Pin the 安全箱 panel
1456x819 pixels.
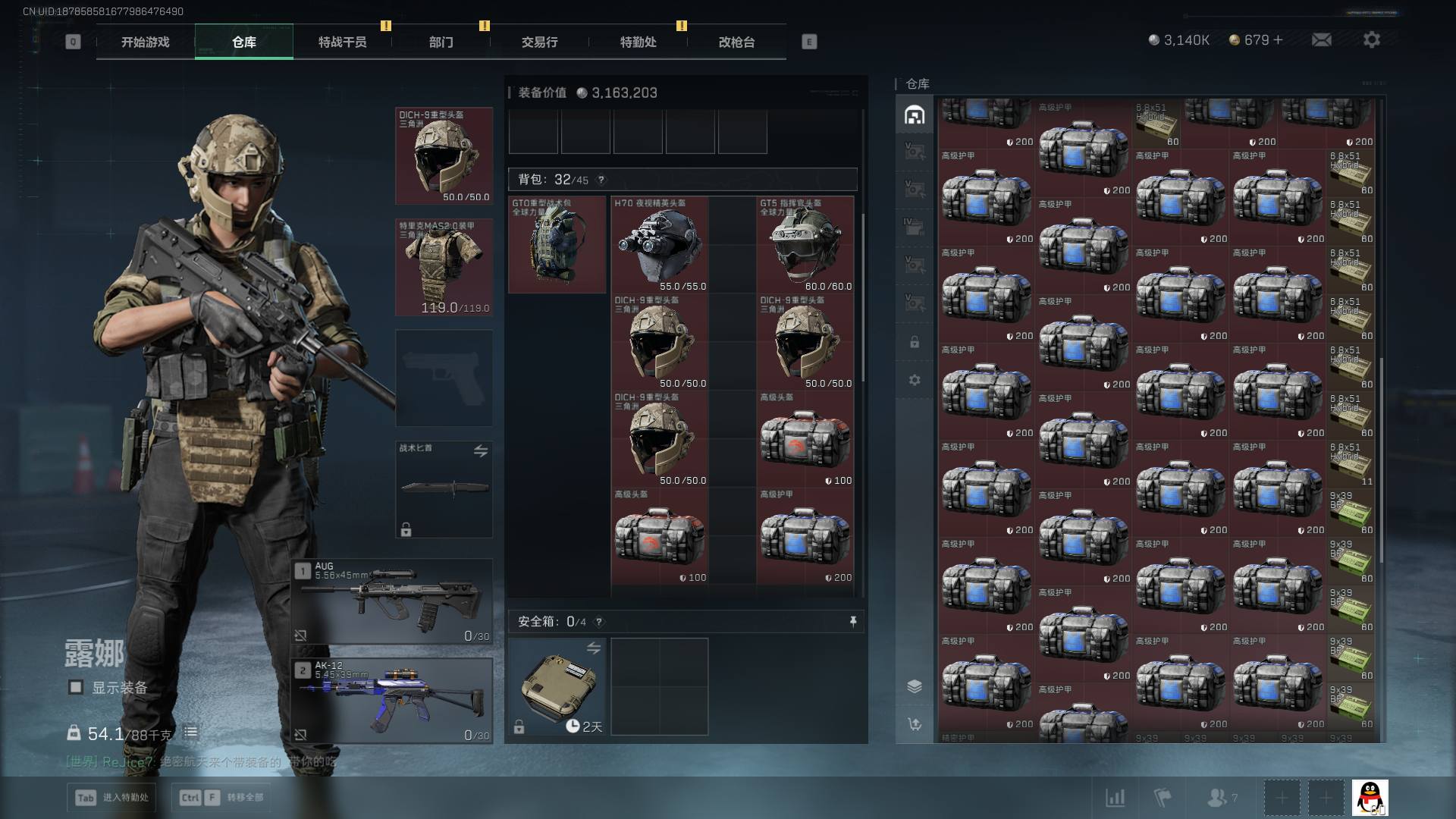[x=853, y=622]
